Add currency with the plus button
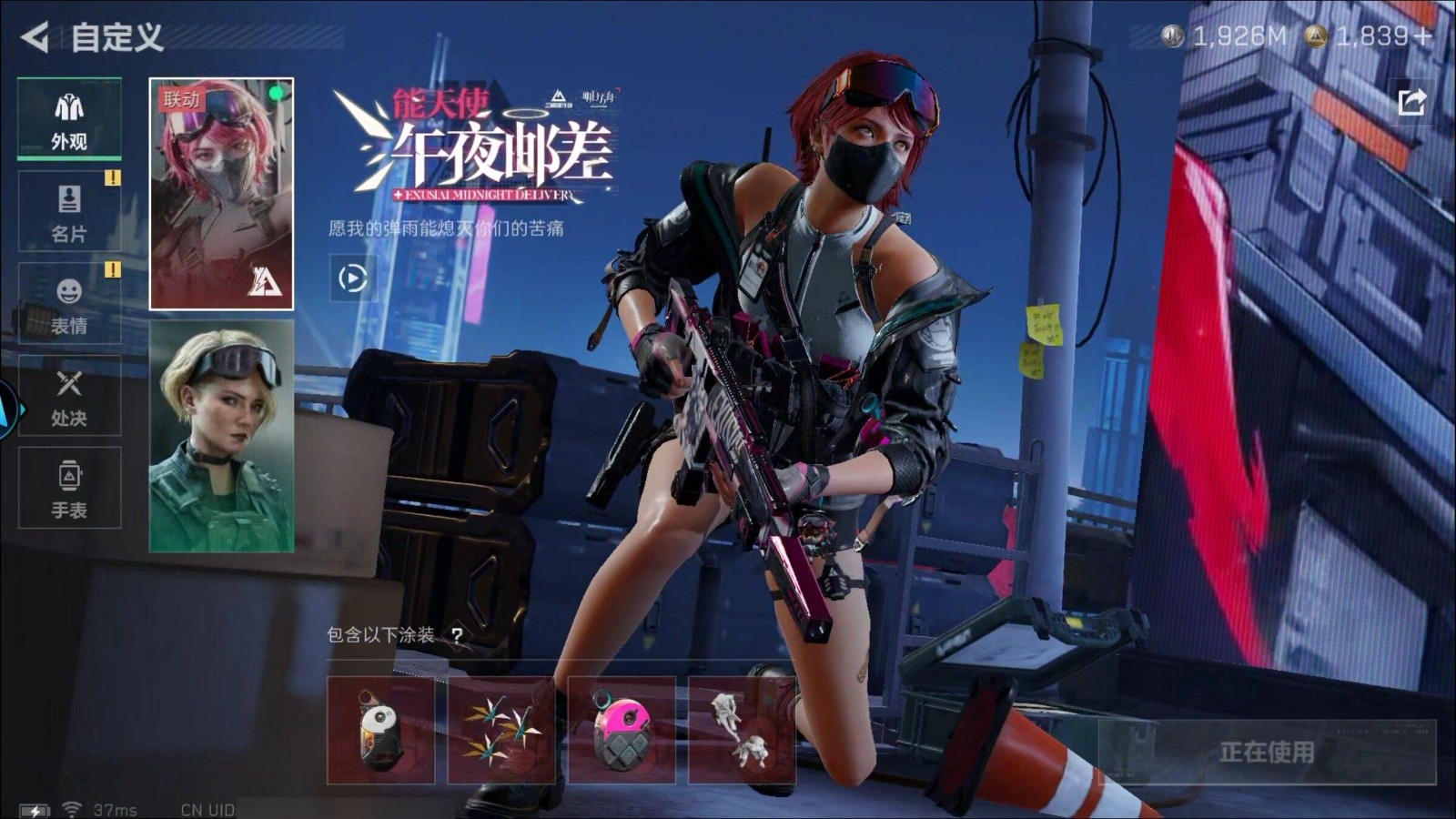Image resolution: width=1456 pixels, height=819 pixels. (x=1424, y=36)
